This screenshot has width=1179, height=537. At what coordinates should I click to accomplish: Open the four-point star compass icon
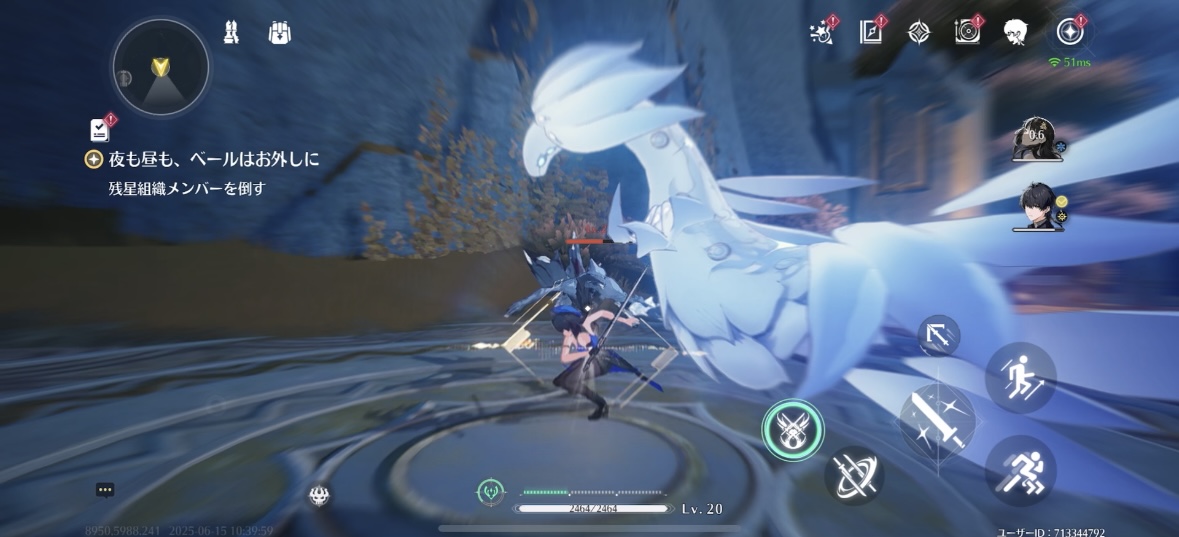(918, 32)
